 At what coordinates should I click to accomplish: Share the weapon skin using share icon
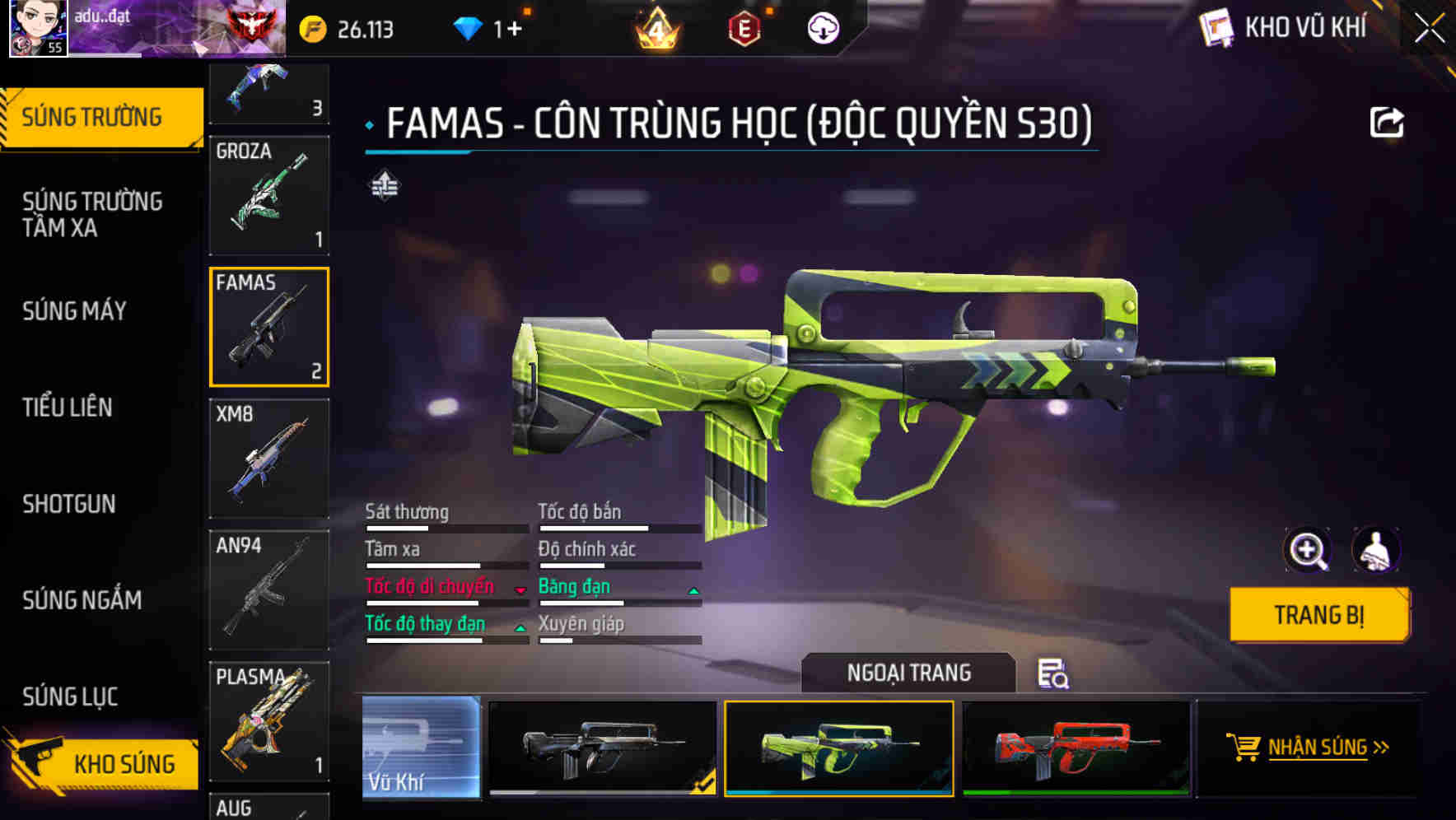(x=1386, y=123)
